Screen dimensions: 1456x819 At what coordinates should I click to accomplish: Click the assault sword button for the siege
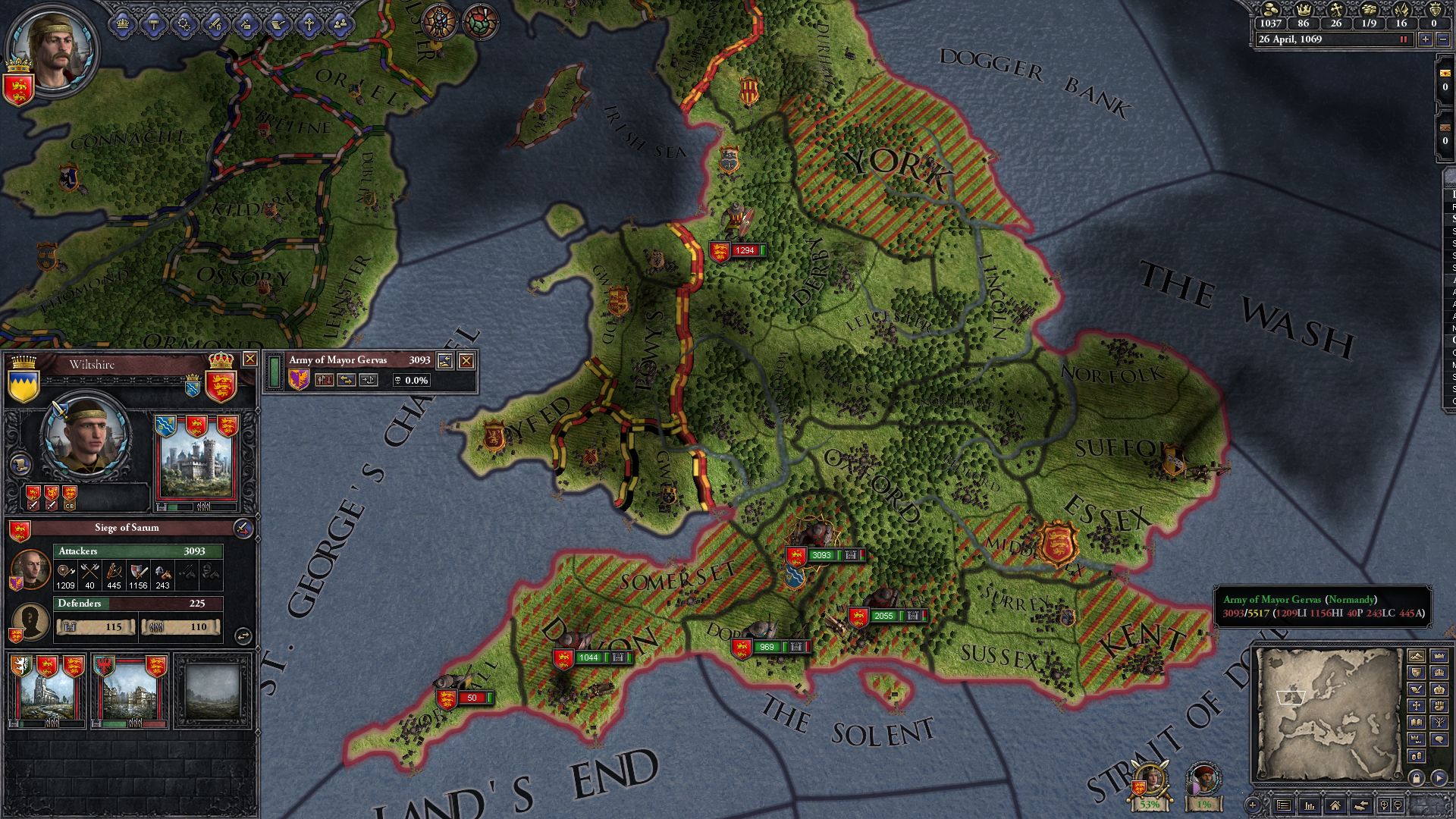pyautogui.click(x=242, y=528)
